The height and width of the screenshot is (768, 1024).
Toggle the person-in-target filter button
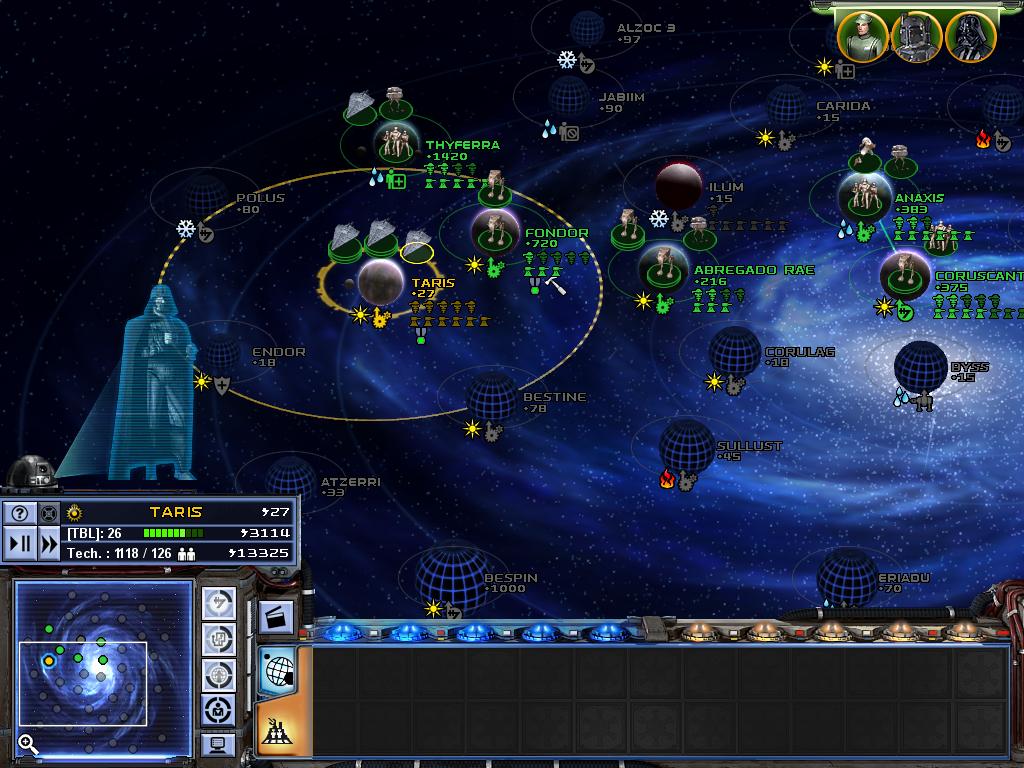219,709
